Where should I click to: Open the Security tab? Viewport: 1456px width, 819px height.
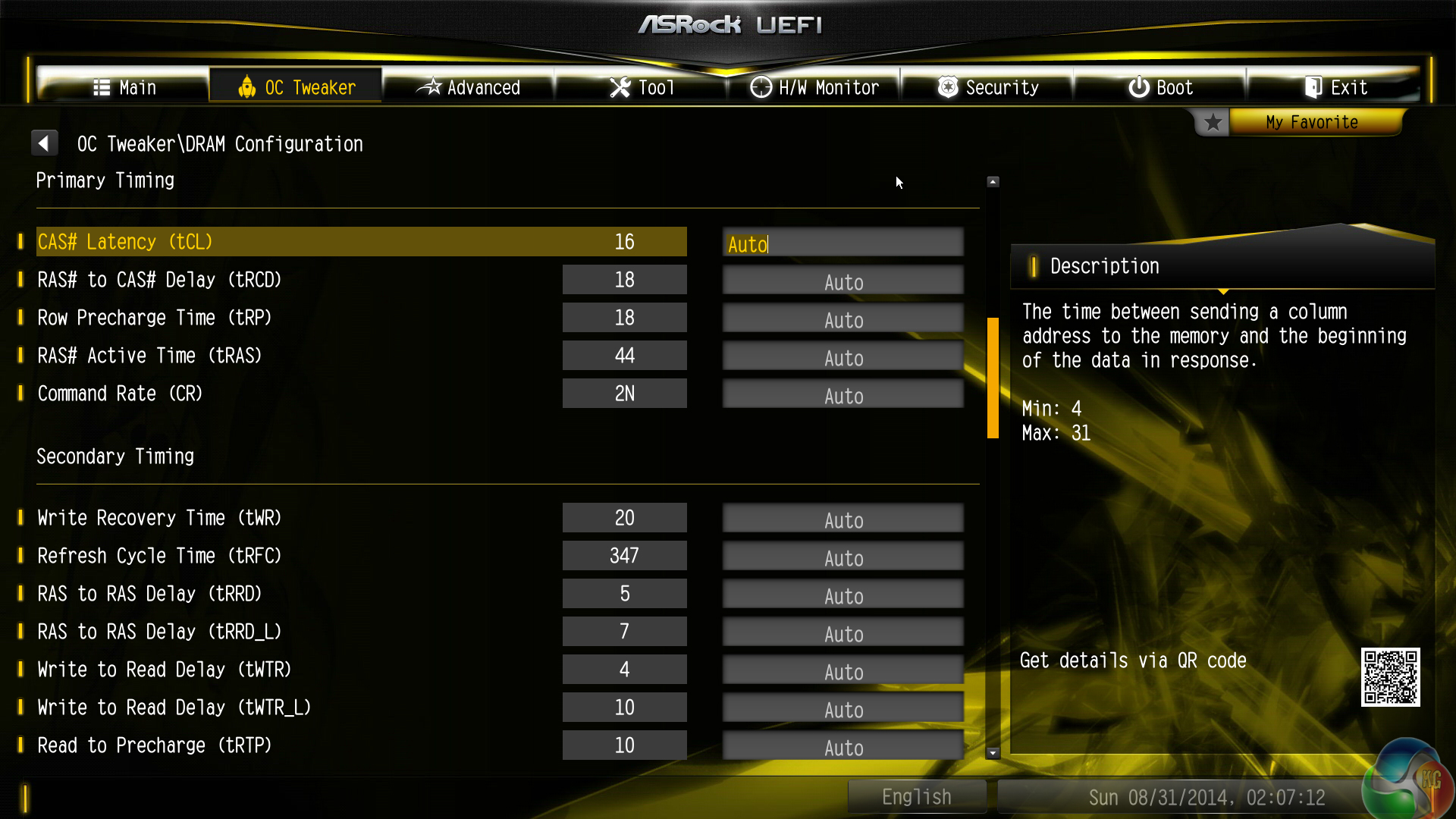[x=987, y=87]
